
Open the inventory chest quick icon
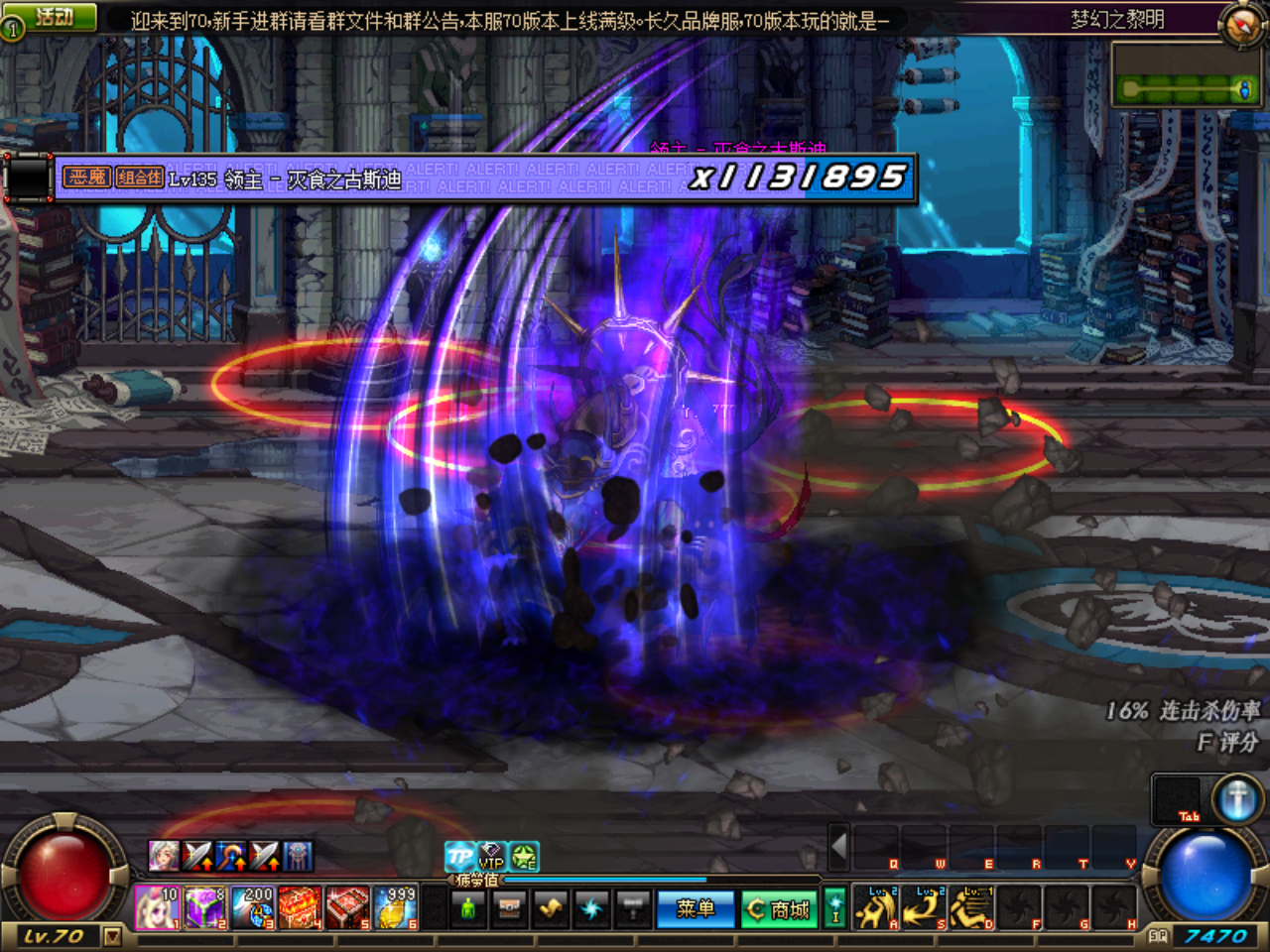509,910
